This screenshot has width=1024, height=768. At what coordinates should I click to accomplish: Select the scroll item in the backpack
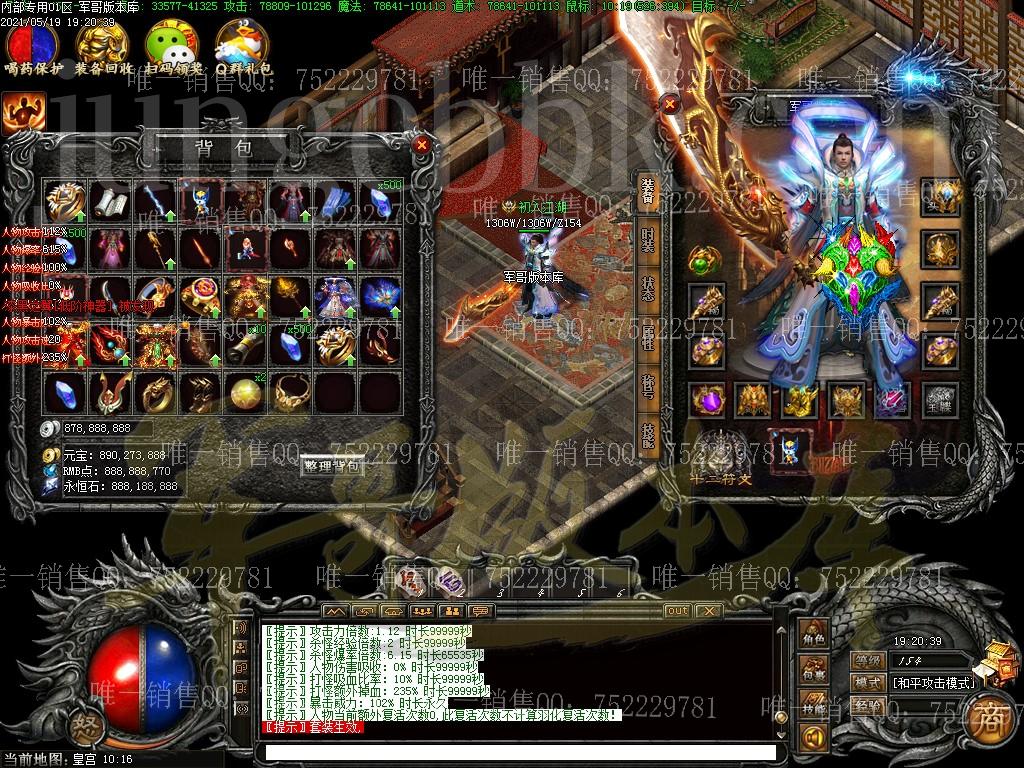109,201
